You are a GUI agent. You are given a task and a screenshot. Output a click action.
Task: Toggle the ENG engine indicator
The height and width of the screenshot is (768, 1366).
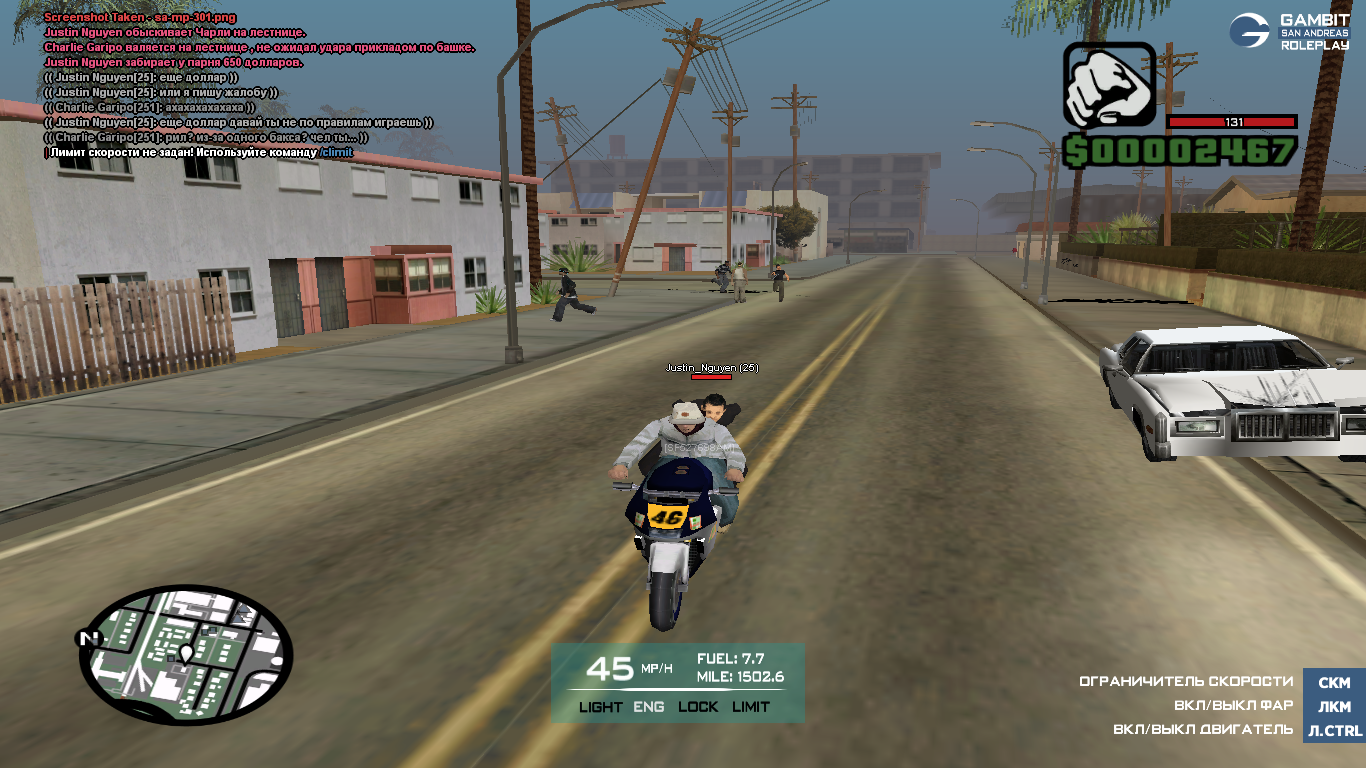pyautogui.click(x=649, y=707)
